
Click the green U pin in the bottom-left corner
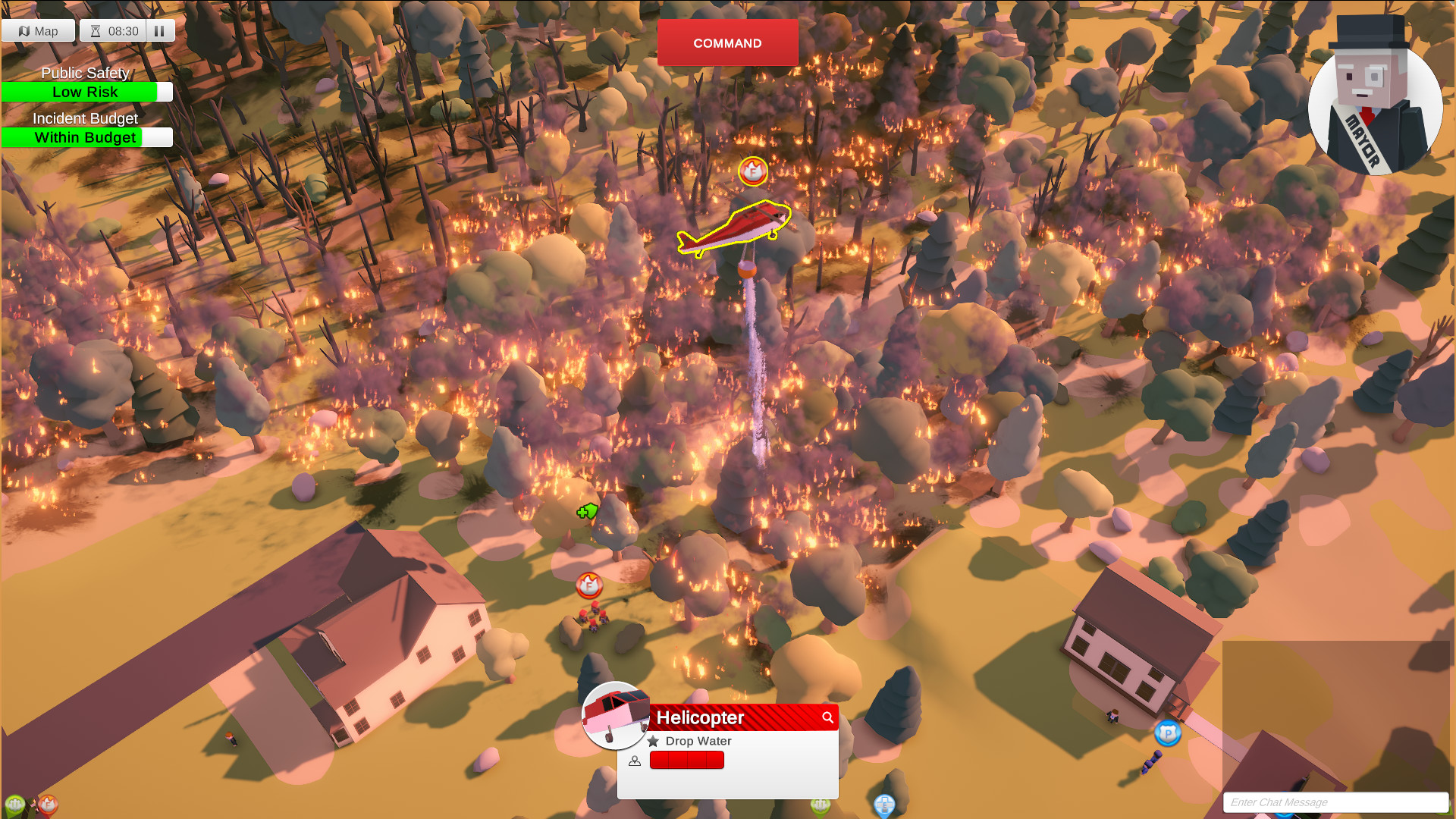14,804
